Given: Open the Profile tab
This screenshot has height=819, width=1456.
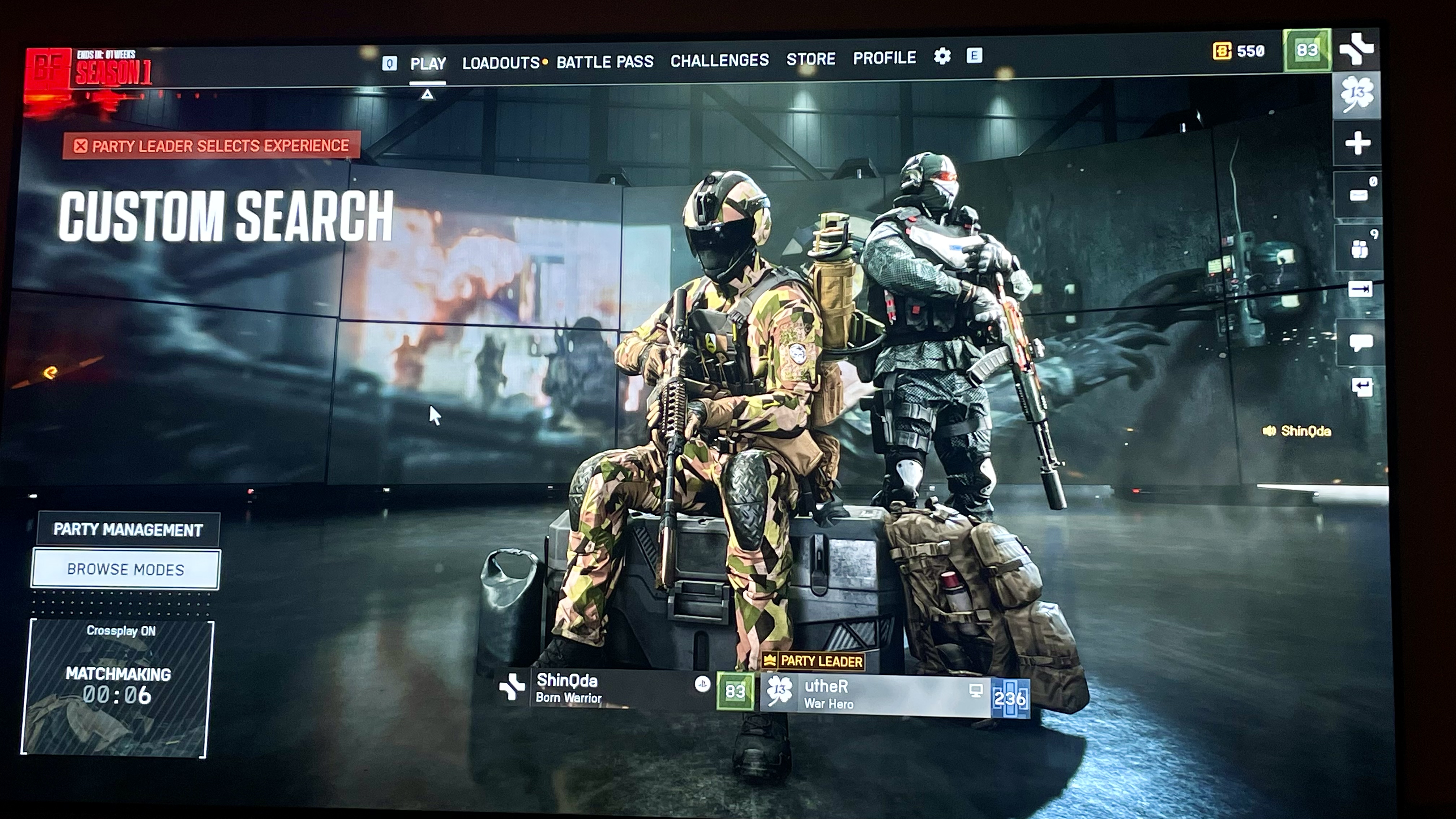Looking at the screenshot, I should (884, 58).
